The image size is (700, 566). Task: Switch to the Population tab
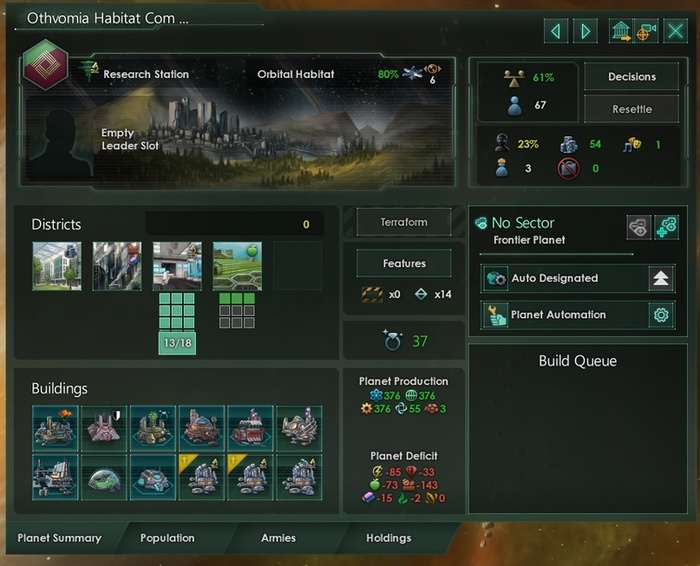tap(167, 538)
